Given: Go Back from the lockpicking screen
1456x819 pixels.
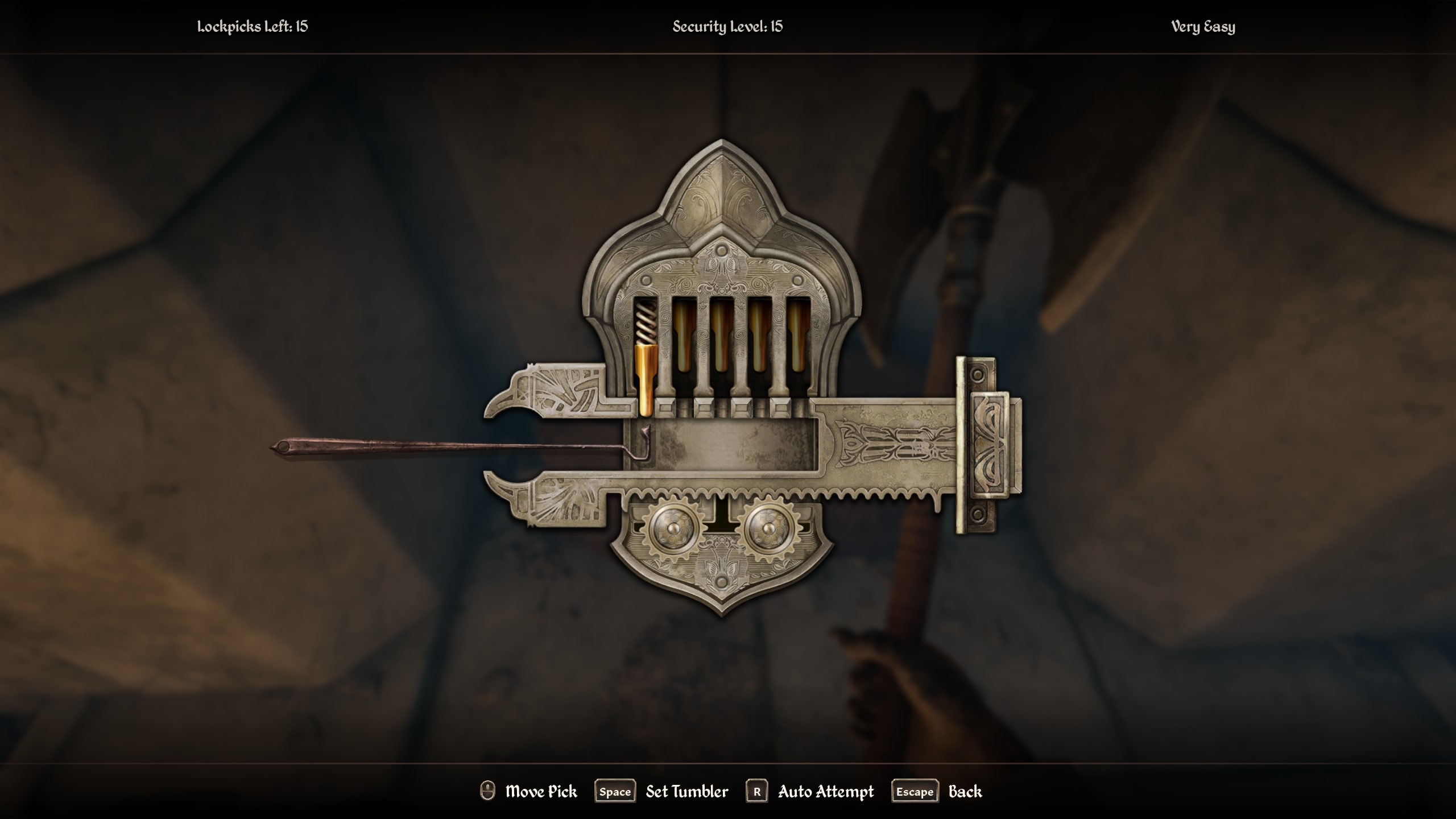Looking at the screenshot, I should (965, 792).
